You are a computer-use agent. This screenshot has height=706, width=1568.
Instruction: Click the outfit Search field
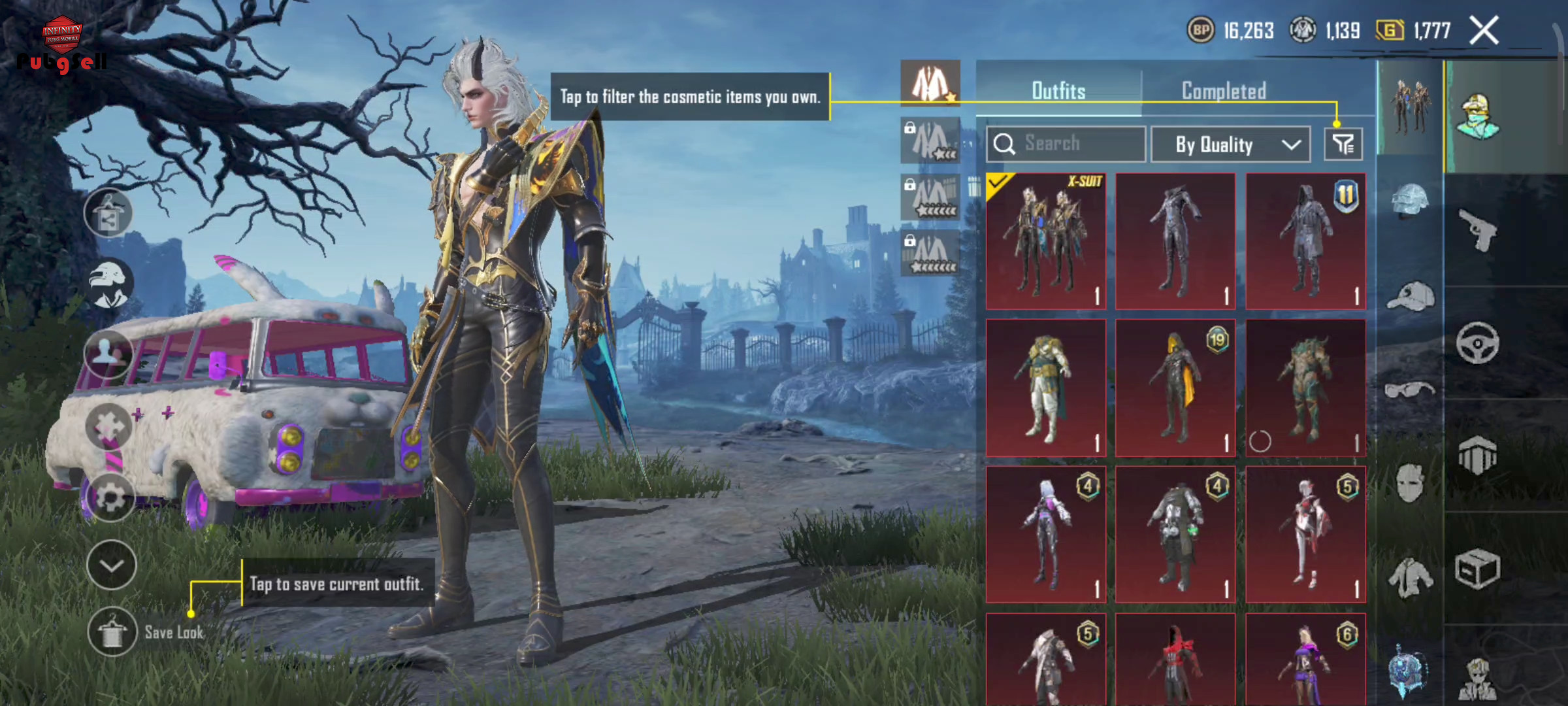click(x=1066, y=144)
